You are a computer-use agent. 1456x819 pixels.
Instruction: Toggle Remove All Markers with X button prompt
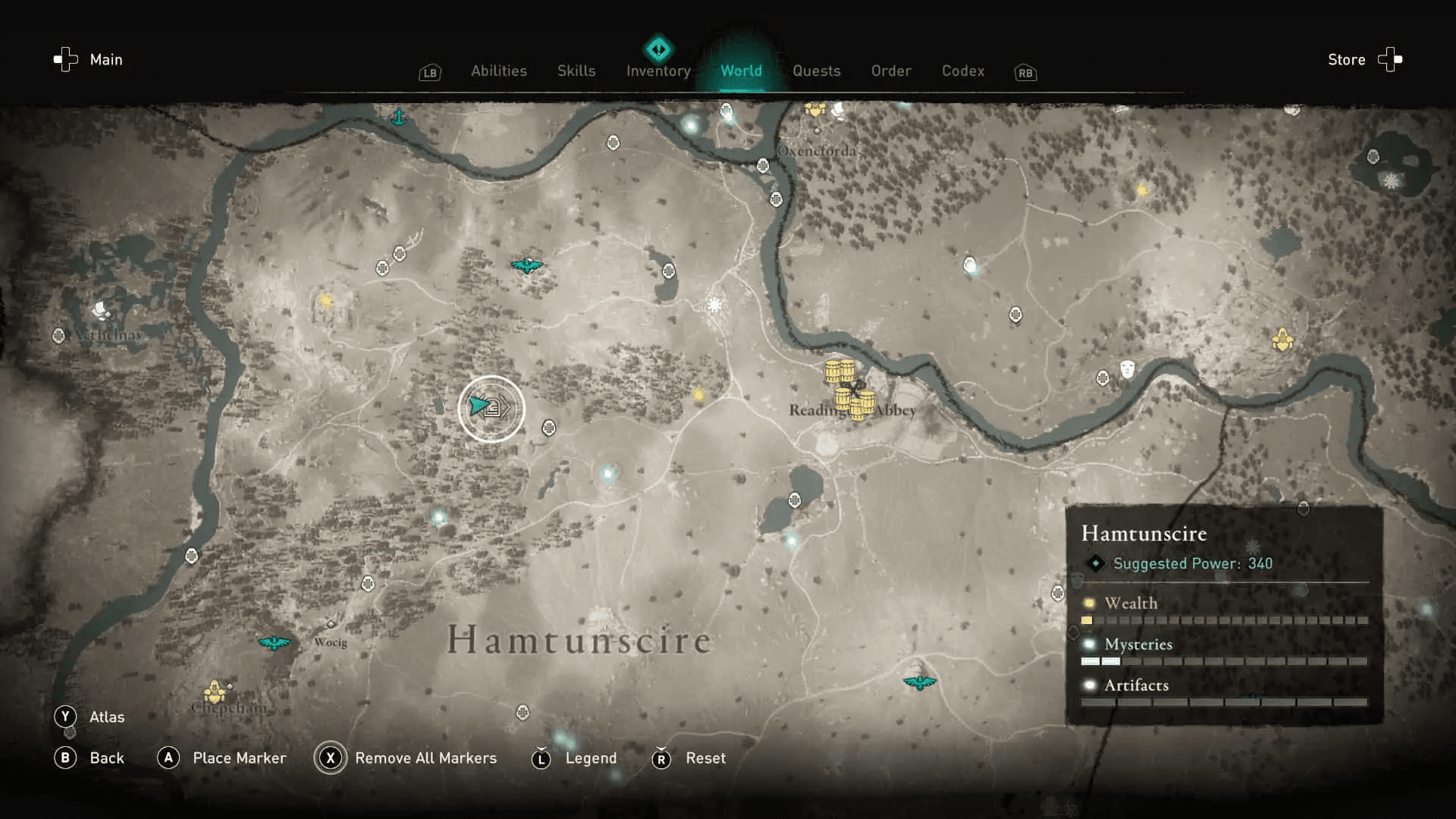(x=331, y=758)
